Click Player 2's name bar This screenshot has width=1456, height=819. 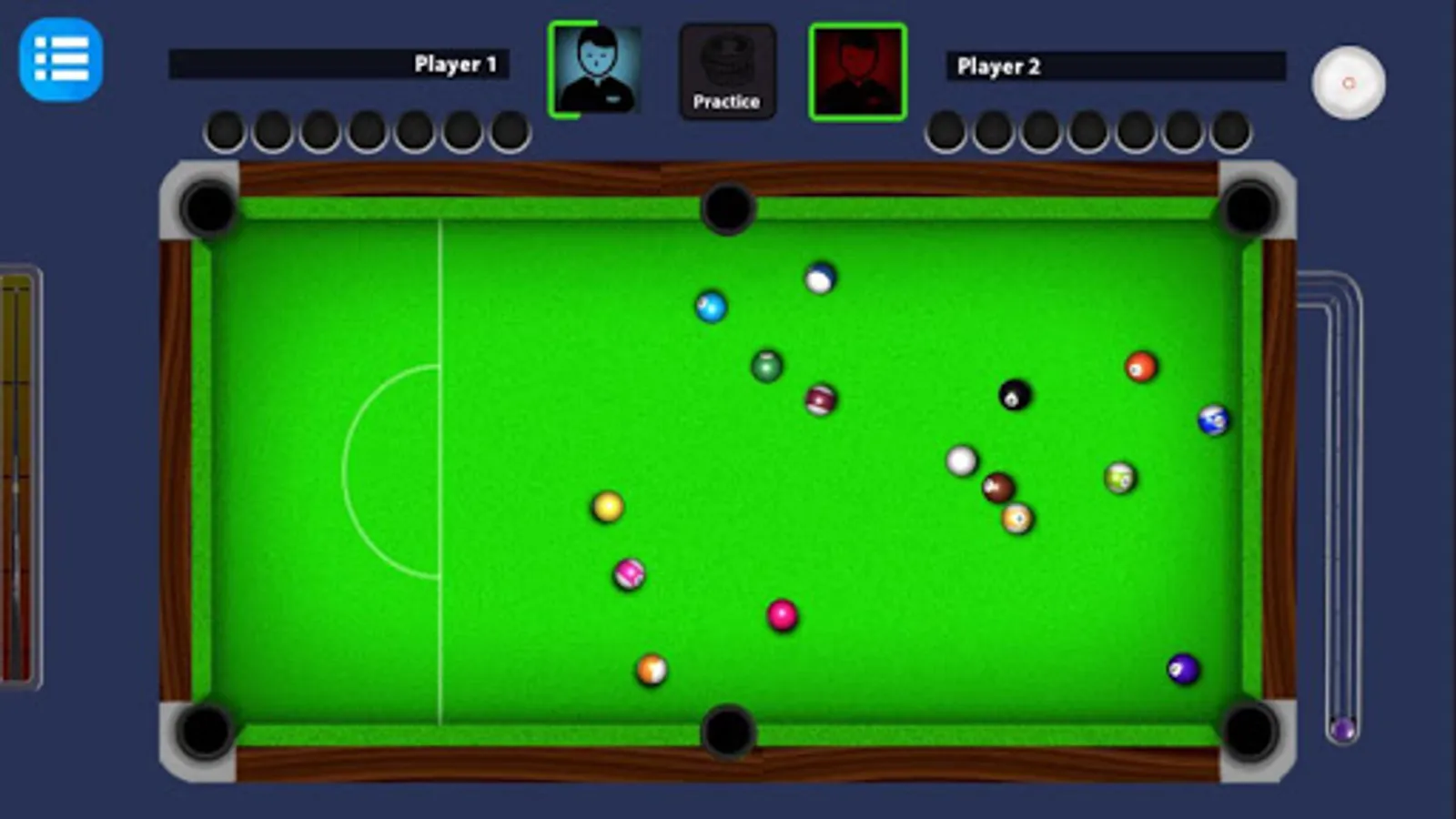pyautogui.click(x=1115, y=66)
